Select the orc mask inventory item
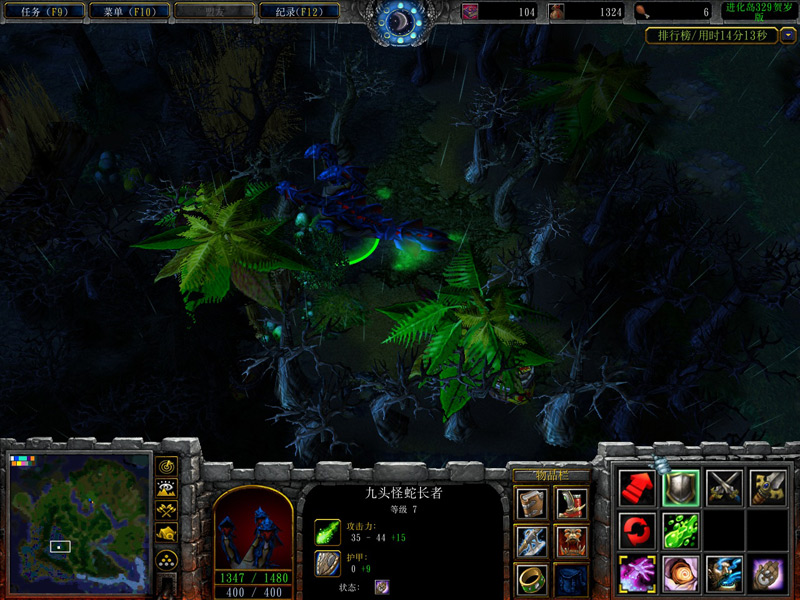Viewport: 800px width, 600px height. click(571, 541)
